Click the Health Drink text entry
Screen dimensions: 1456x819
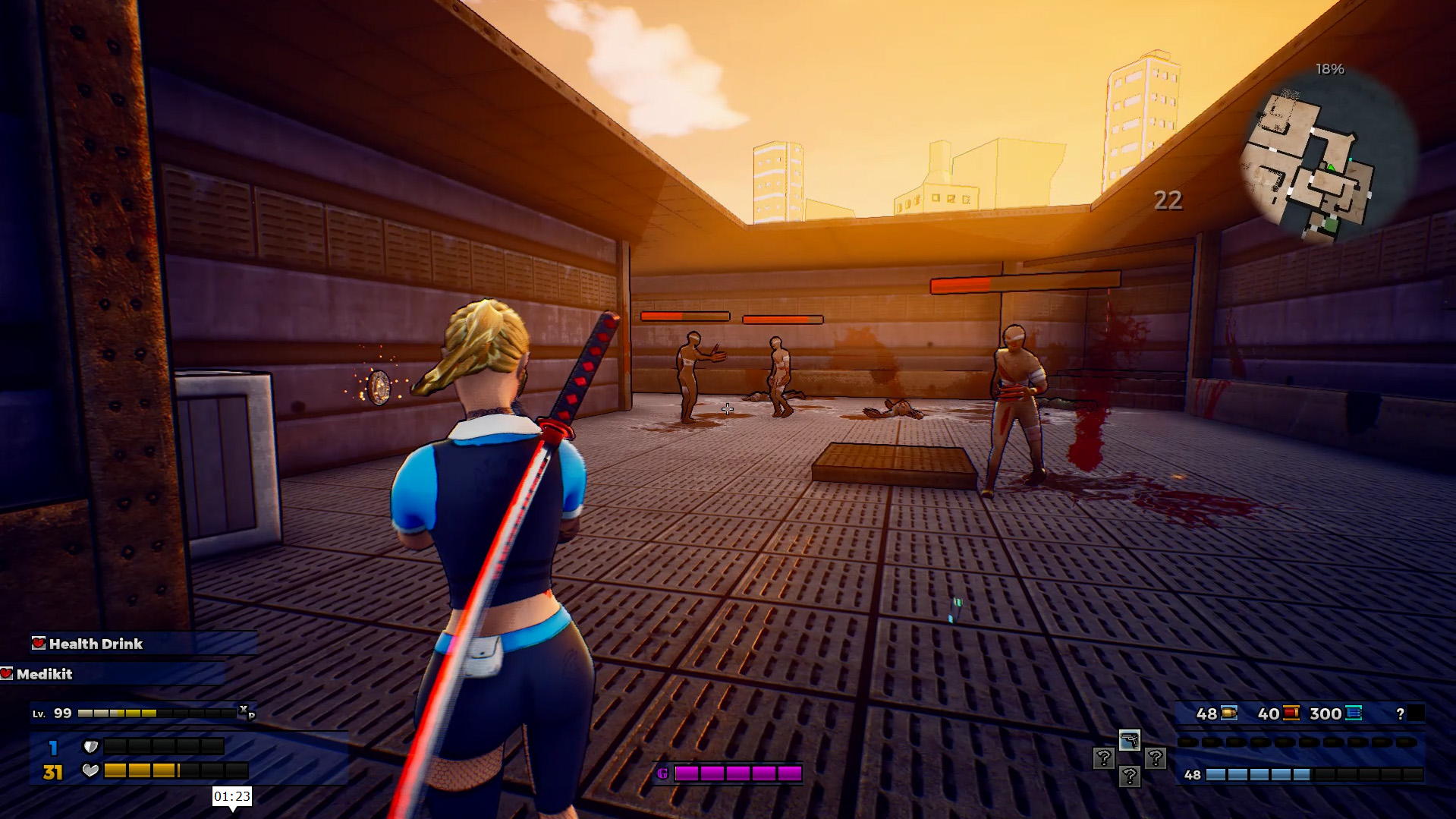click(x=96, y=644)
